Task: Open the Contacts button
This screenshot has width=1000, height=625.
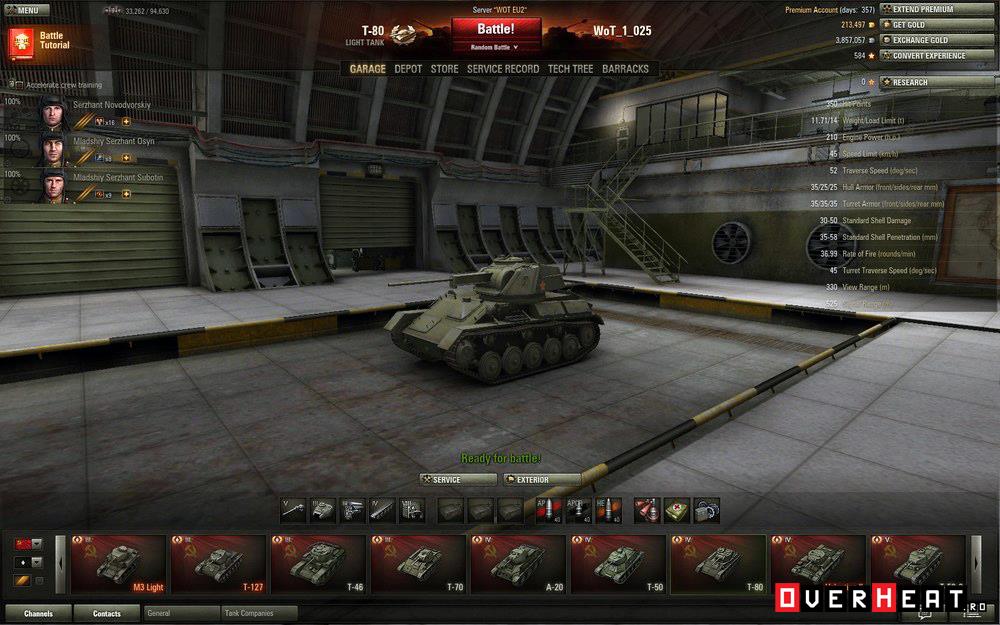Action: pyautogui.click(x=106, y=613)
